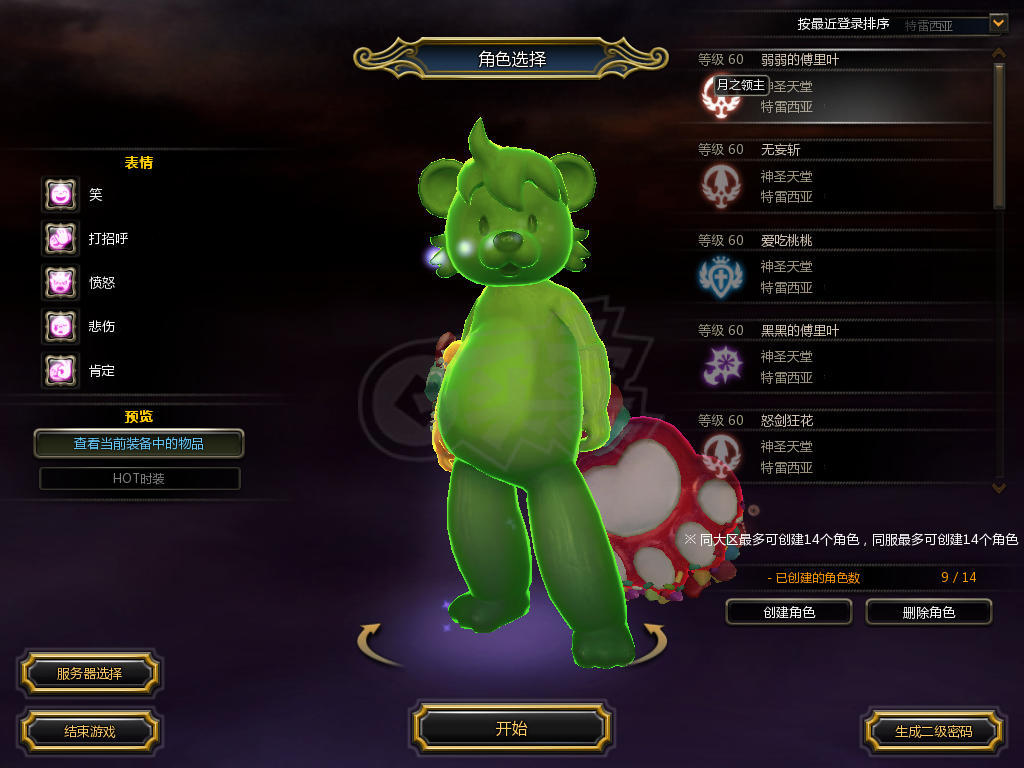Pick the character row 无妄斩

tap(840, 177)
